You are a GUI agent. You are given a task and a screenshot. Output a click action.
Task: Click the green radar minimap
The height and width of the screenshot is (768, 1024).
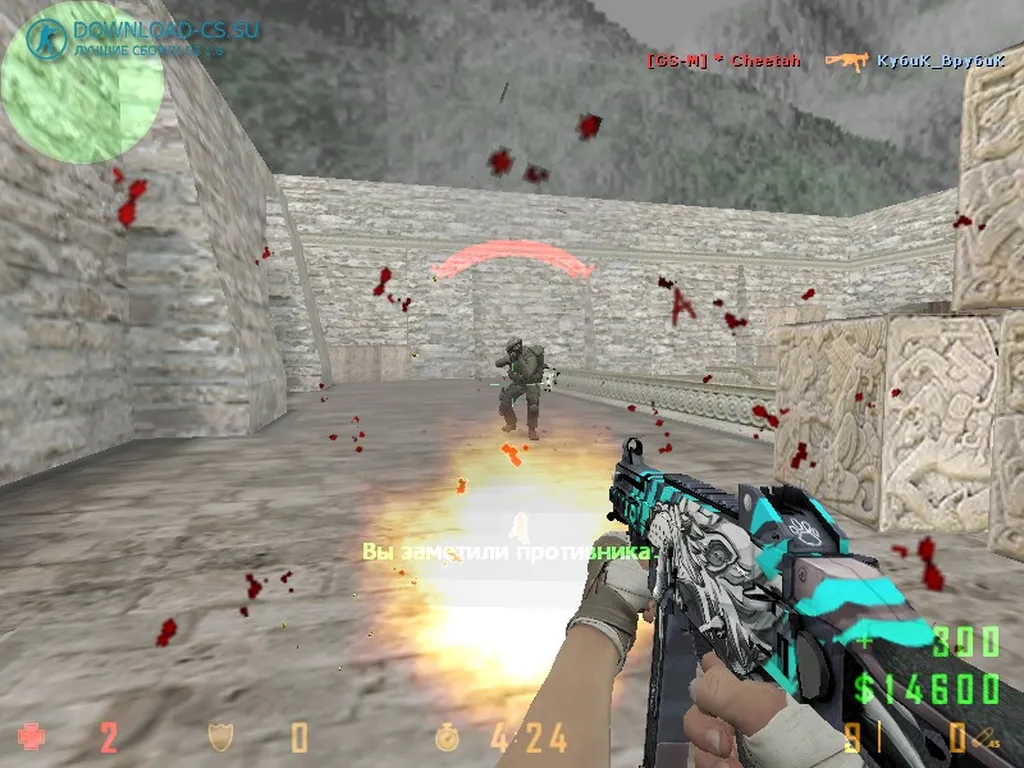click(80, 82)
